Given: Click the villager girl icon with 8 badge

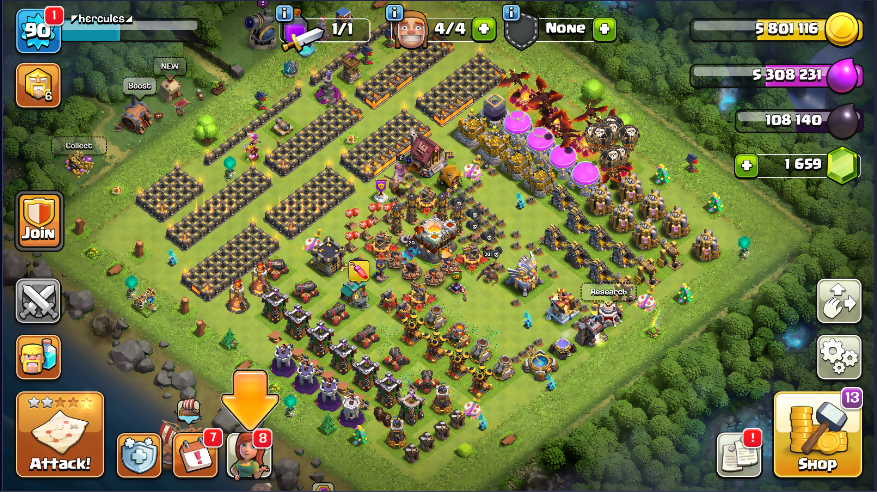Looking at the screenshot, I should (x=248, y=456).
